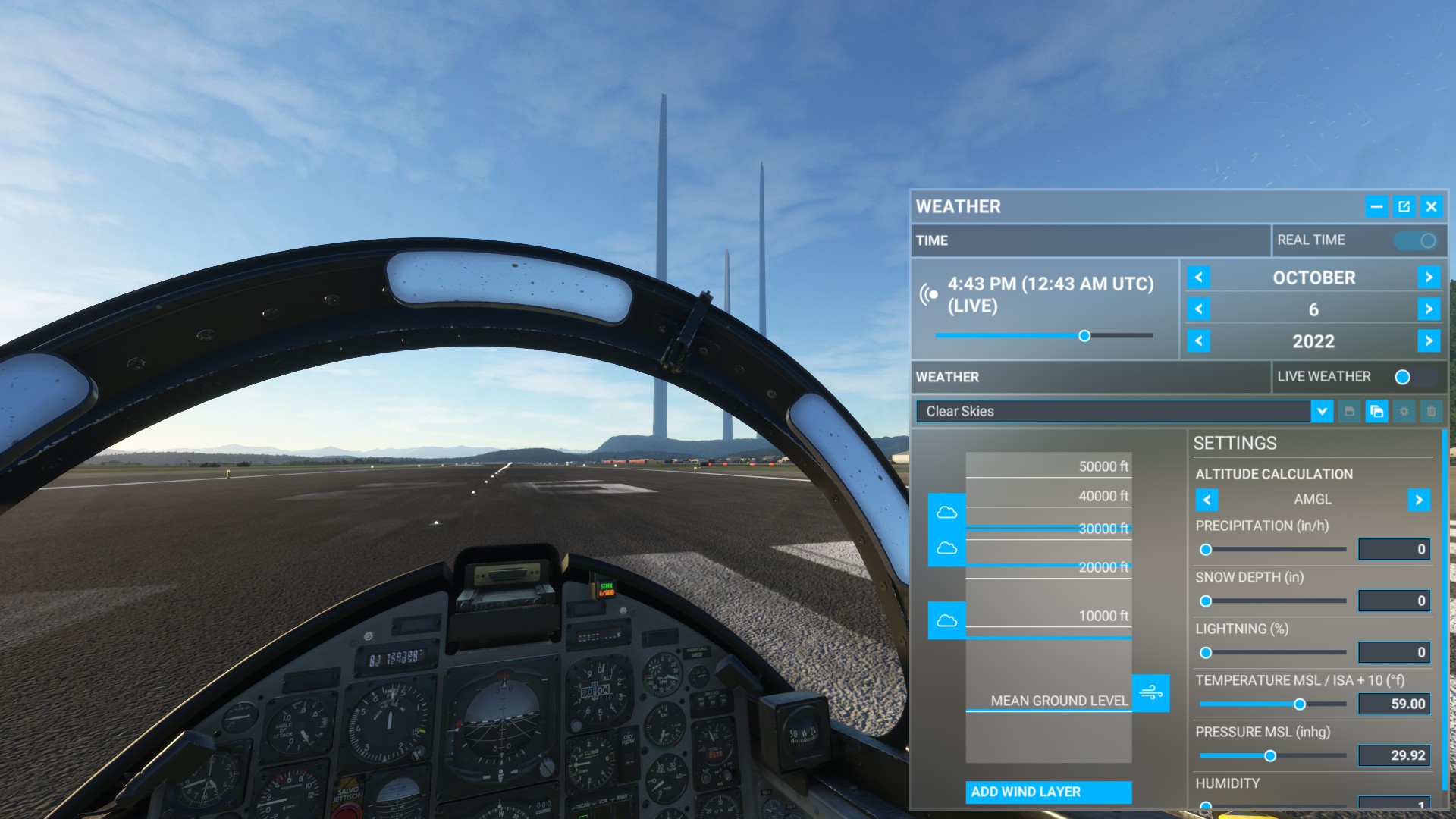
Task: Click the live time broadcast icon
Action: [927, 293]
